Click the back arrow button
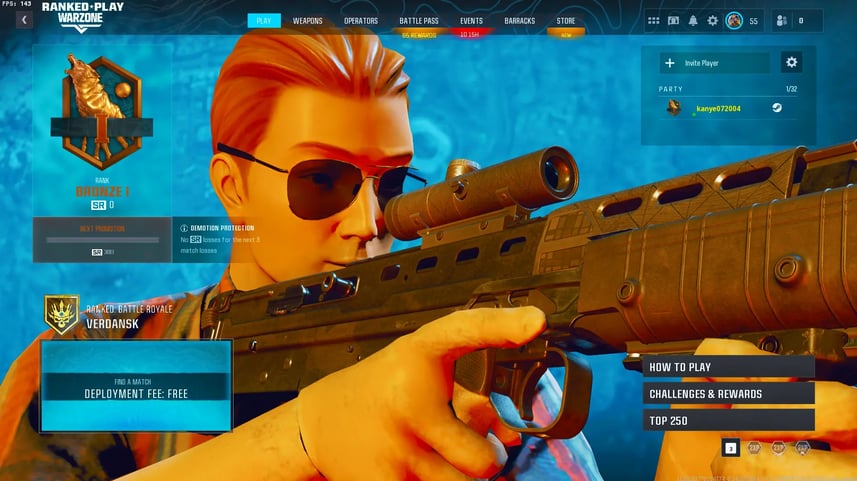This screenshot has width=857, height=481. [x=23, y=20]
